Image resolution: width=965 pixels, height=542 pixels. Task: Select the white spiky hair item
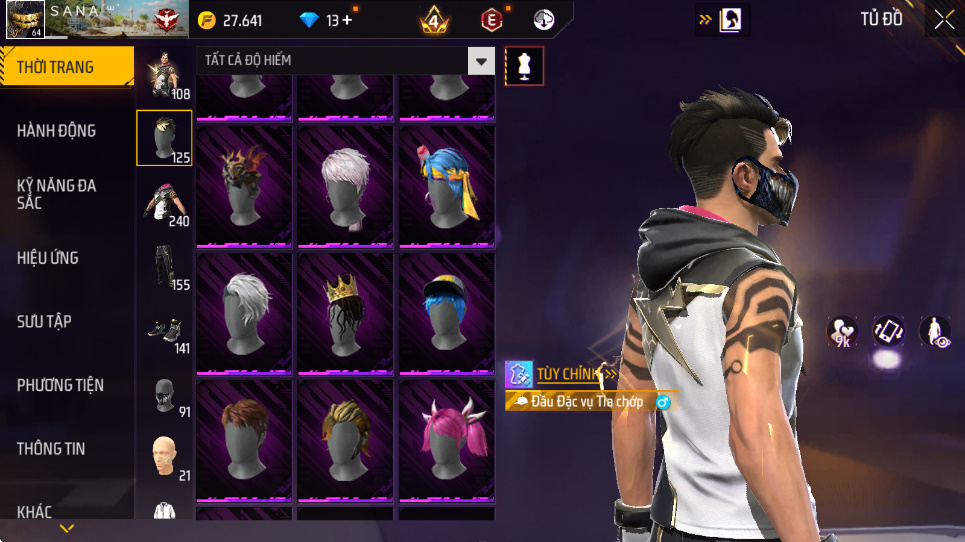[244, 313]
